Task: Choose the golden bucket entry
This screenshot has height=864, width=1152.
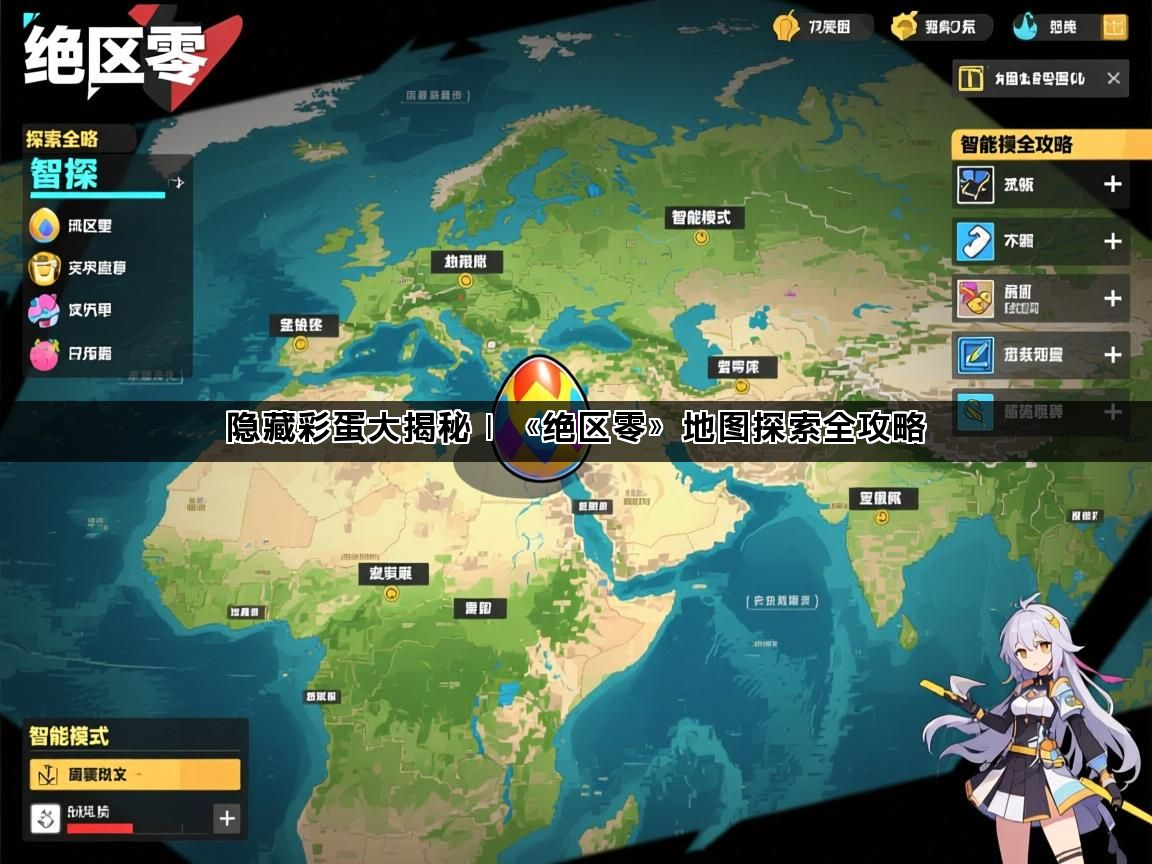Action: [44, 268]
